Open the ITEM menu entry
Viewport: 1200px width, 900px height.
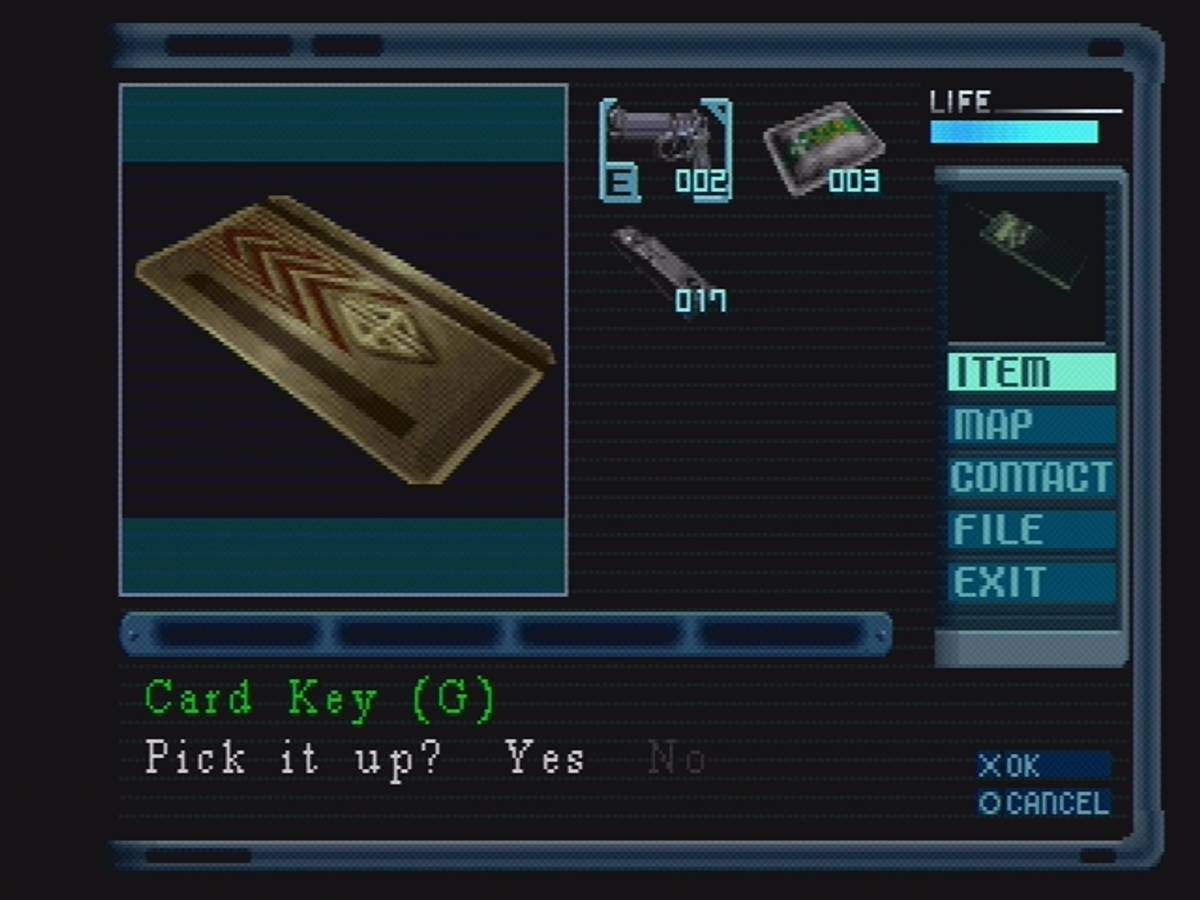tap(1031, 372)
